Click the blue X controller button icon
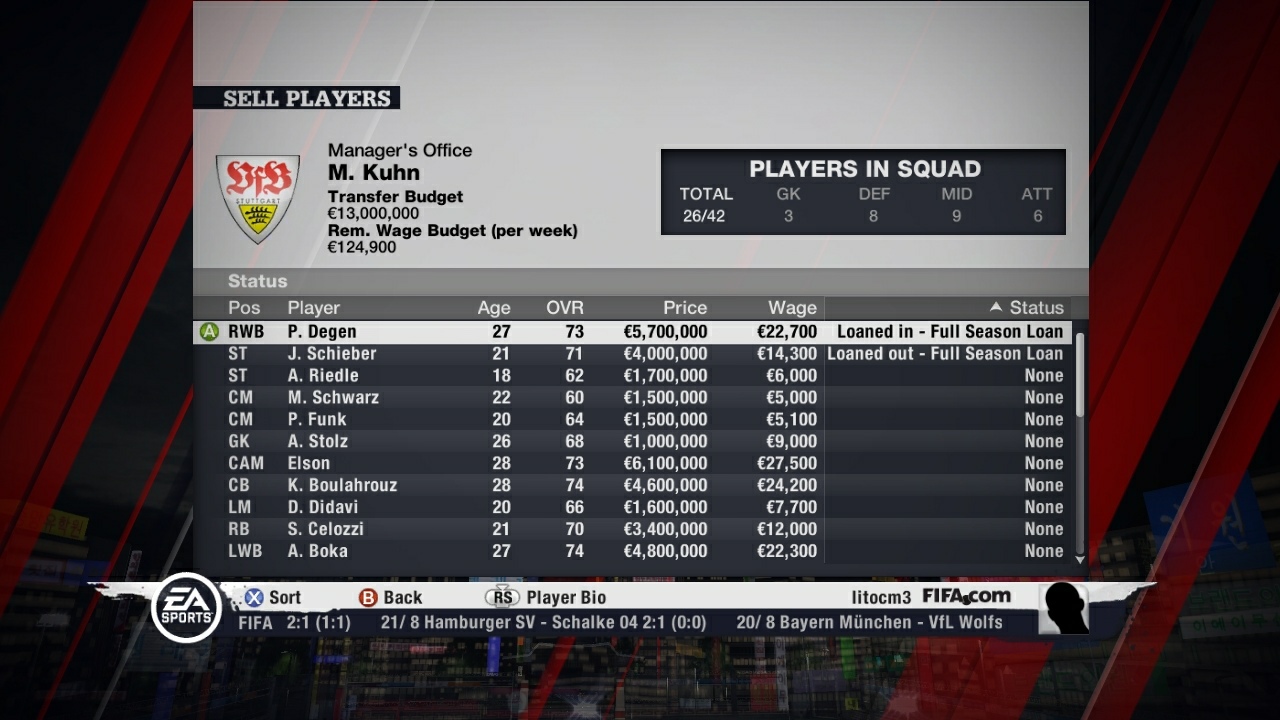This screenshot has width=1280, height=720. [252, 597]
